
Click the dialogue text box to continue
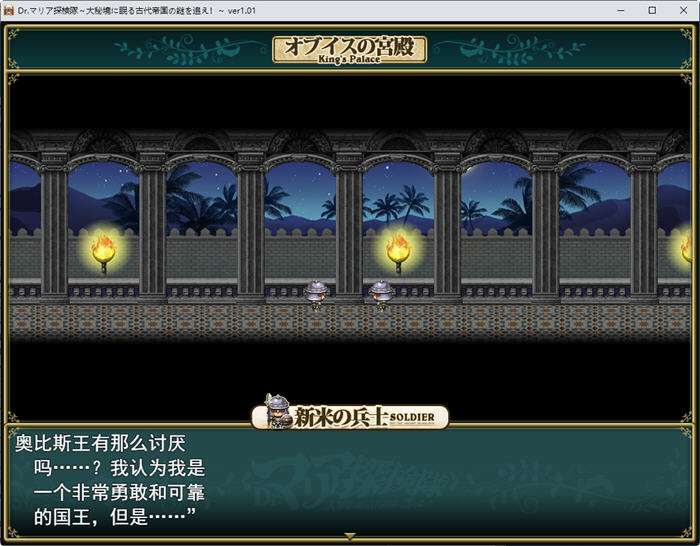click(350, 481)
